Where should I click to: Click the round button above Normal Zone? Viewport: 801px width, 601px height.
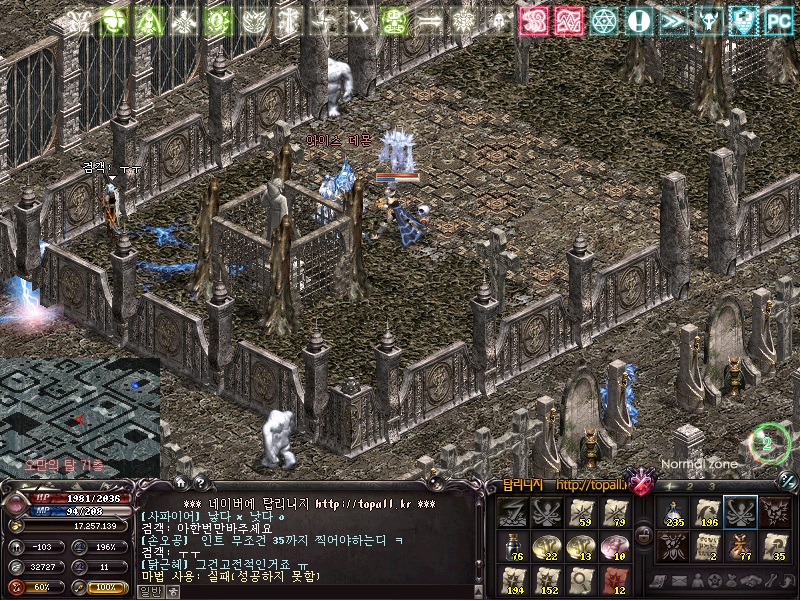click(x=770, y=442)
